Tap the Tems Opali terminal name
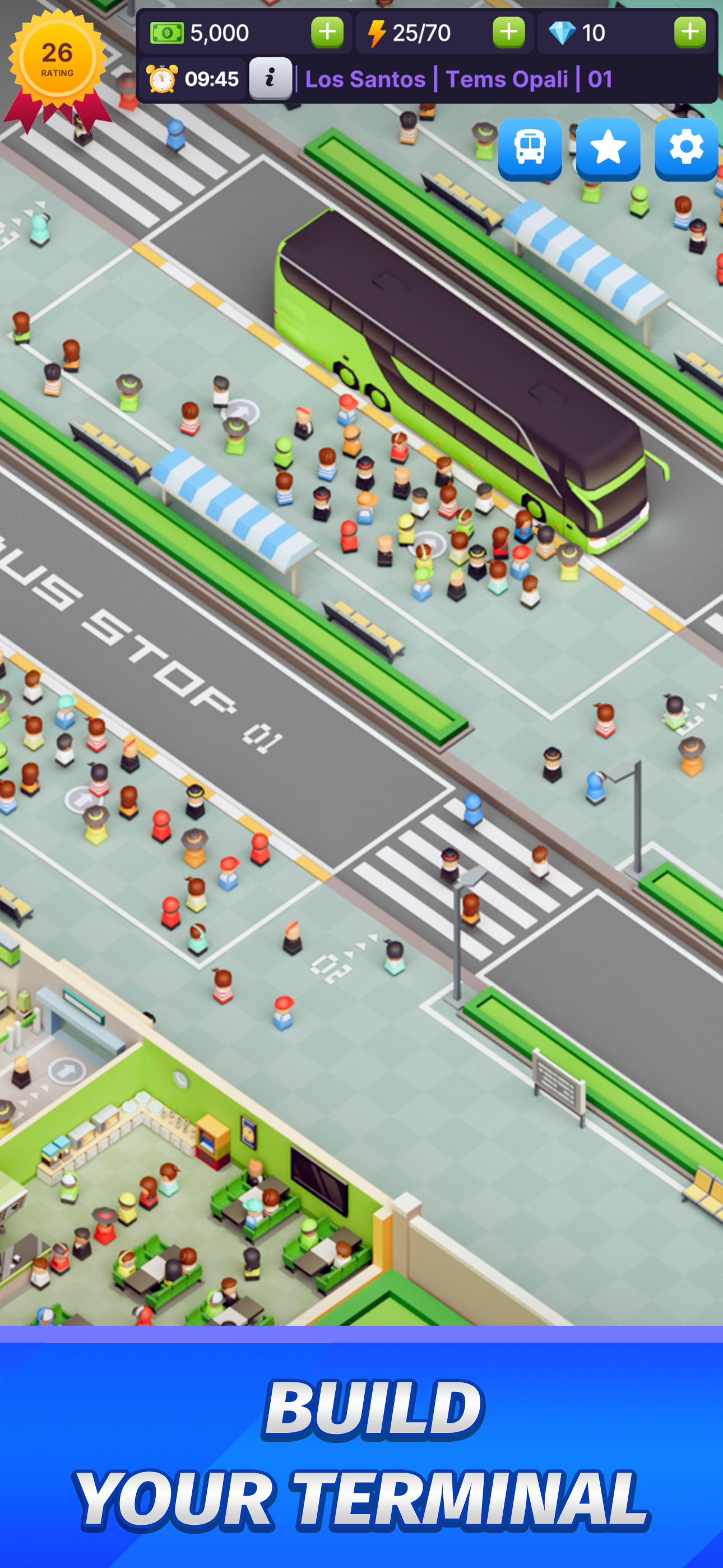 [x=509, y=79]
